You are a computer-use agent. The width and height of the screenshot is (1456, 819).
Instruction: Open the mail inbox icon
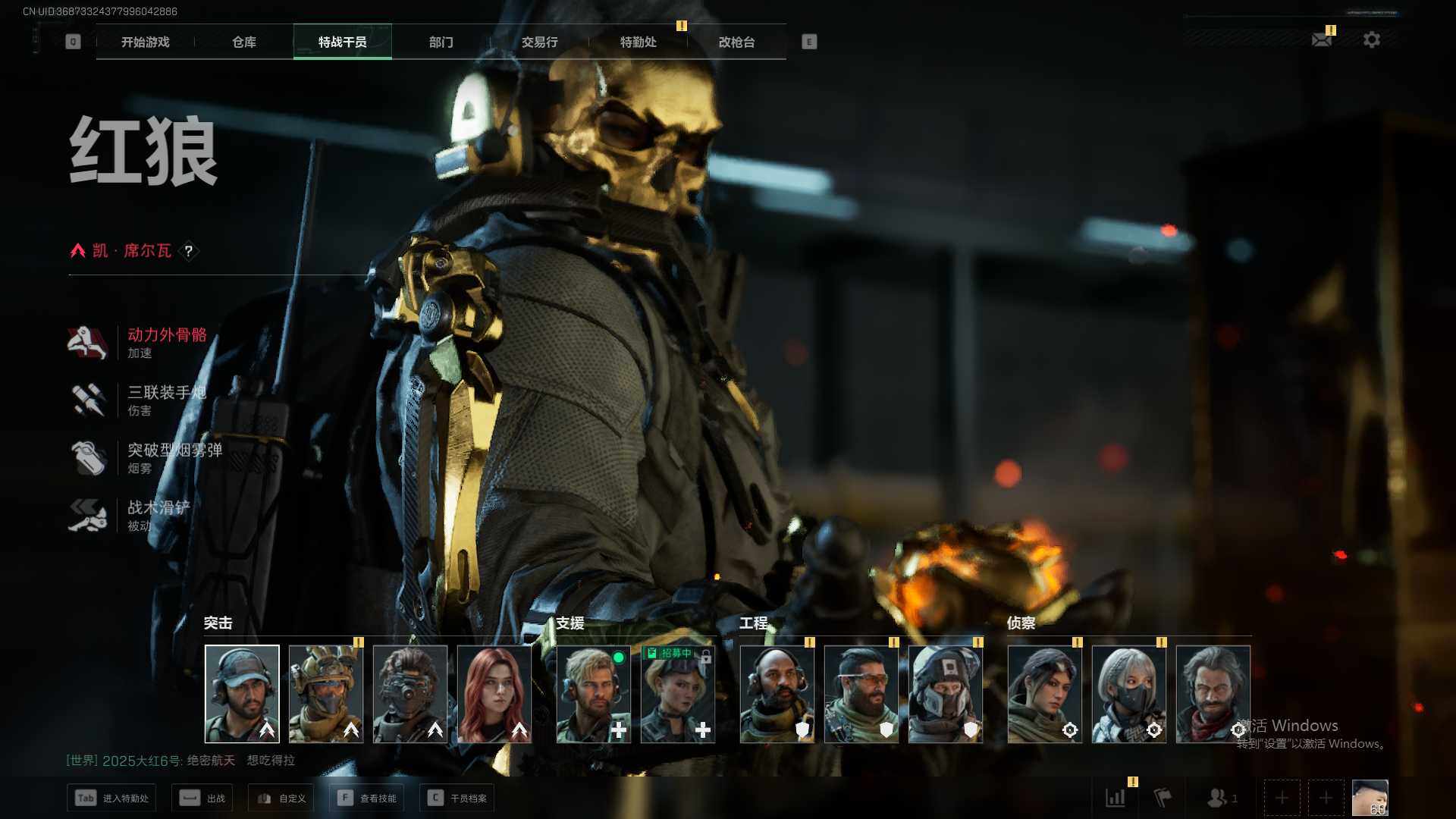tap(1322, 39)
